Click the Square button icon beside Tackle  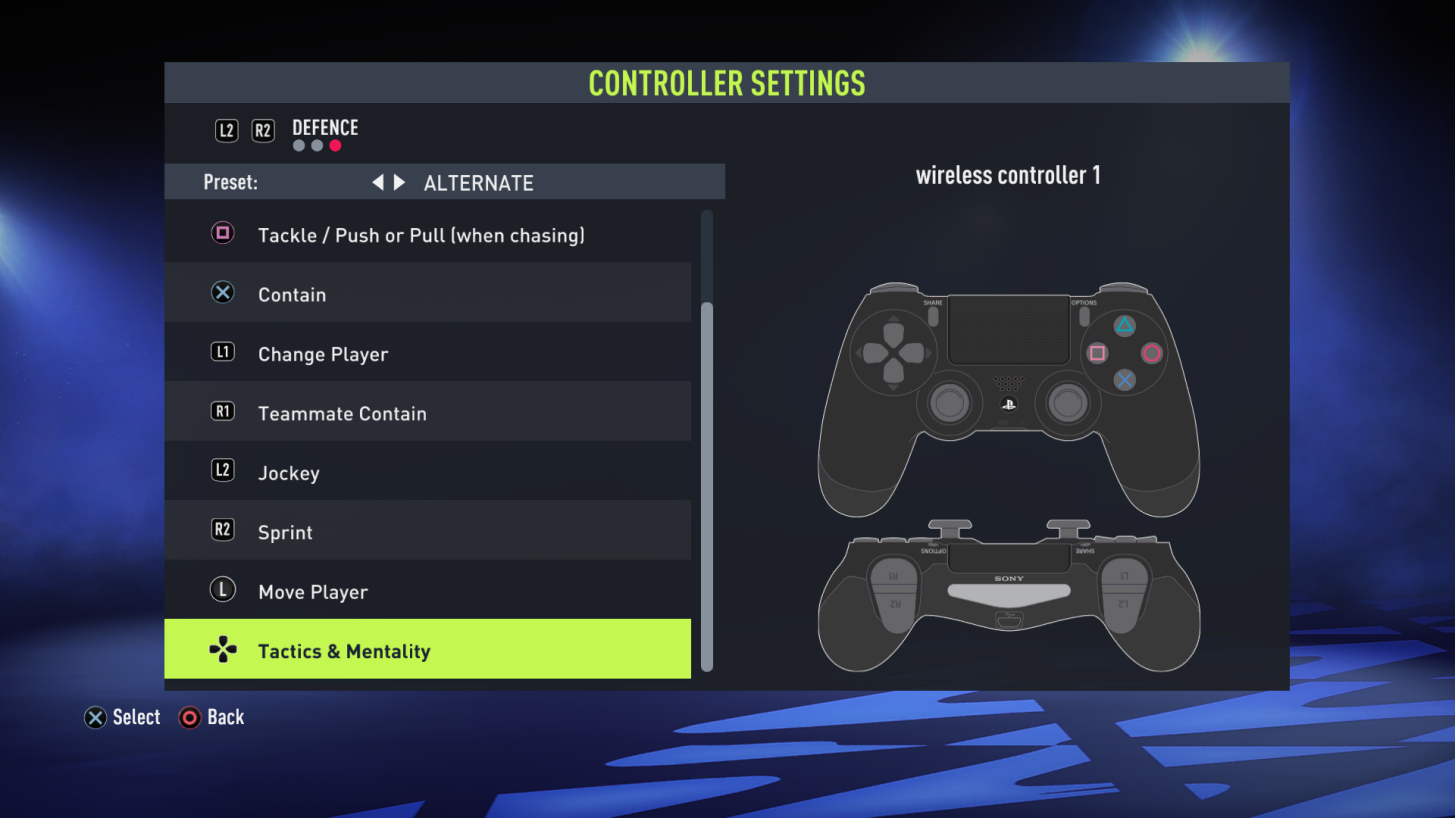coord(222,232)
